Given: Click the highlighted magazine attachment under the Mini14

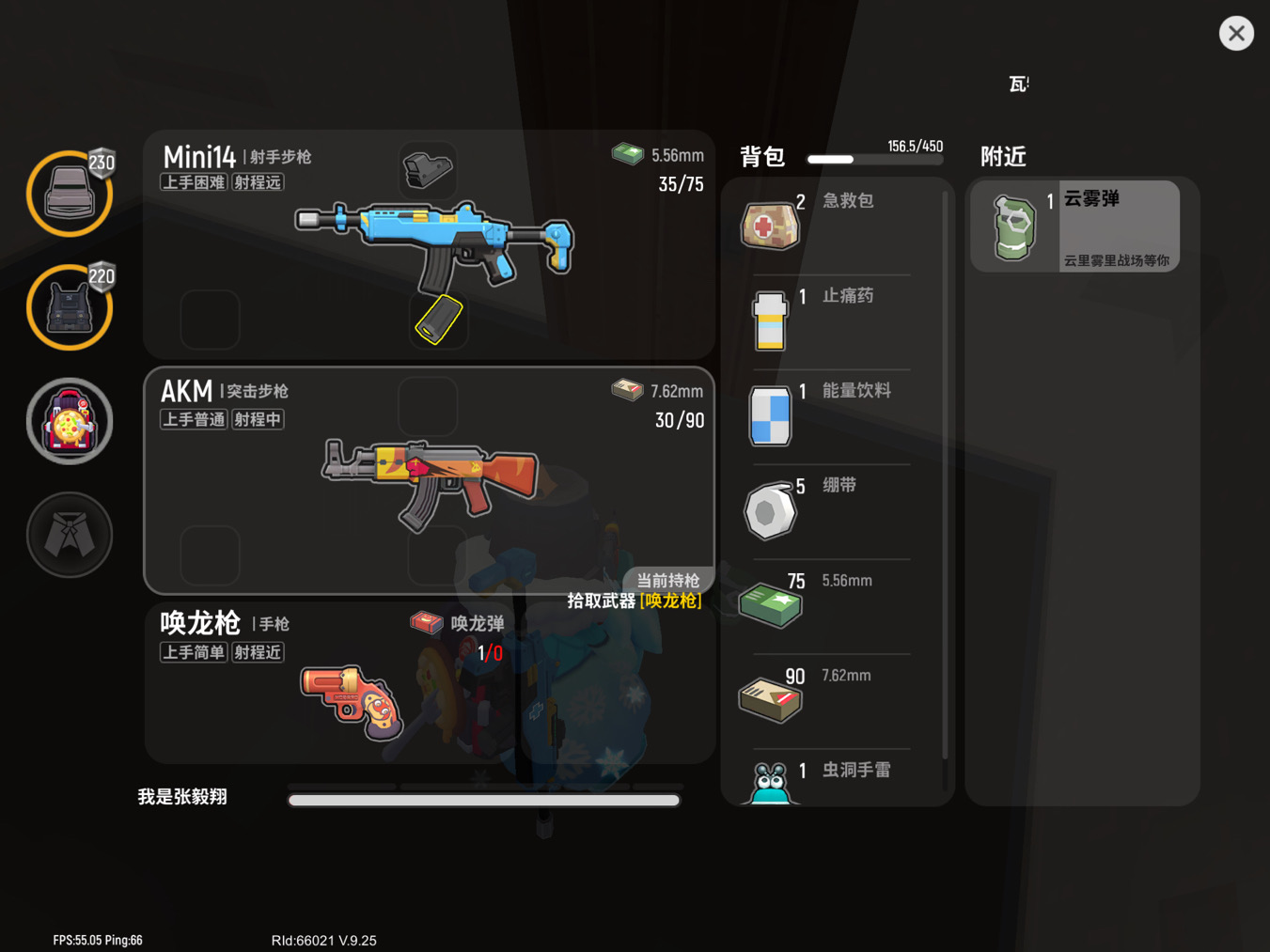Looking at the screenshot, I should point(437,320).
